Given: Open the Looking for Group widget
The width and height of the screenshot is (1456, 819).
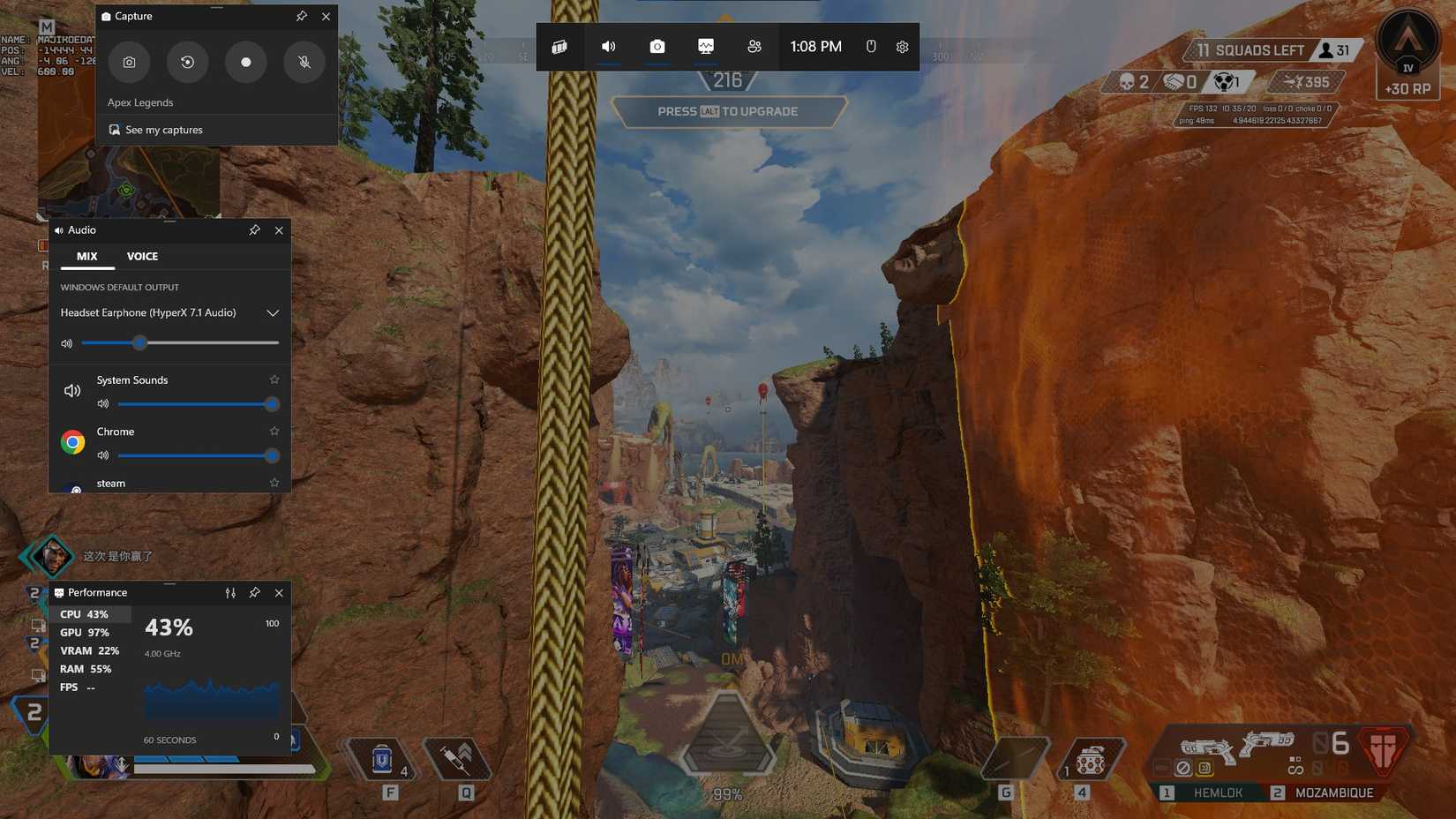Looking at the screenshot, I should [x=754, y=46].
